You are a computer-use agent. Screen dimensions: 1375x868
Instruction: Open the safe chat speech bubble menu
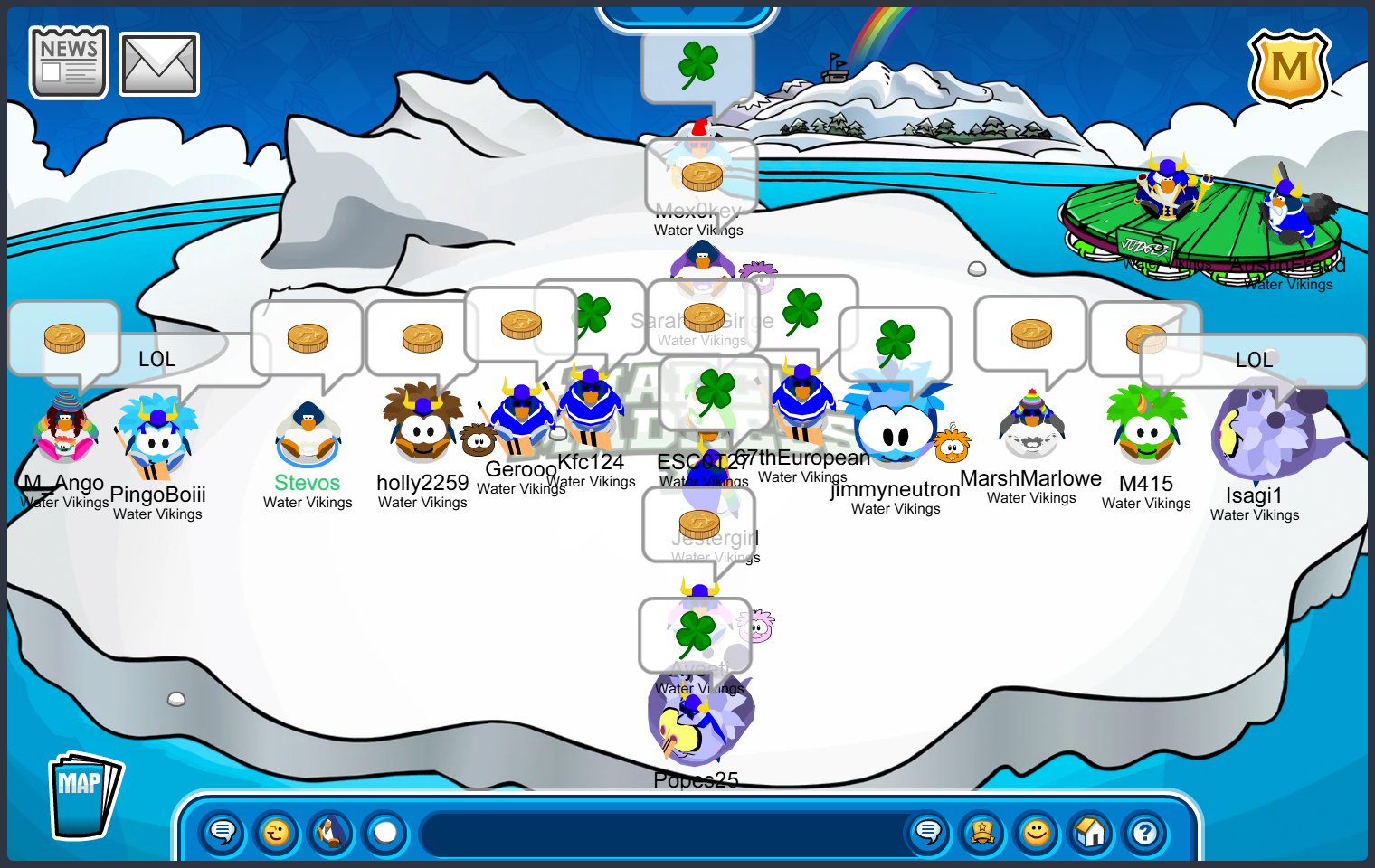coord(223,832)
